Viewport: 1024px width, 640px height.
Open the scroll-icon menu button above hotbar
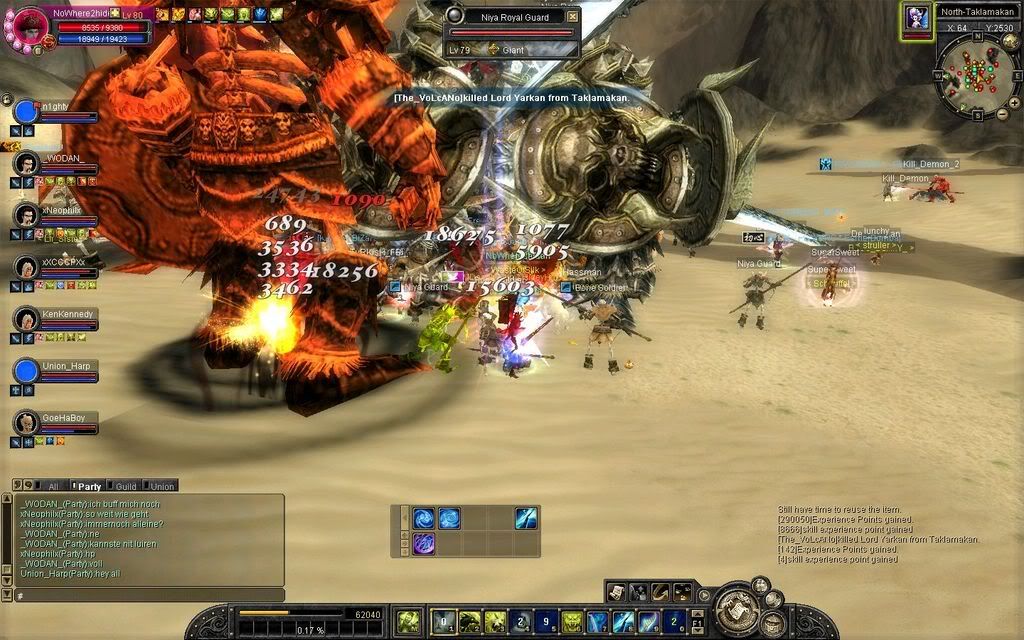click(616, 592)
